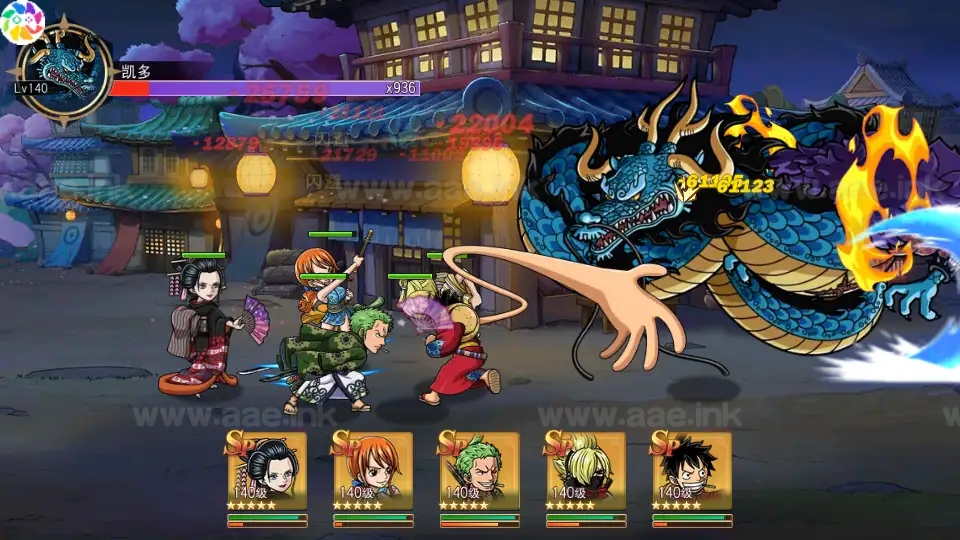Viewport: 960px width, 540px height.
Task: Use Zoro's SP skill card
Action: tap(479, 472)
